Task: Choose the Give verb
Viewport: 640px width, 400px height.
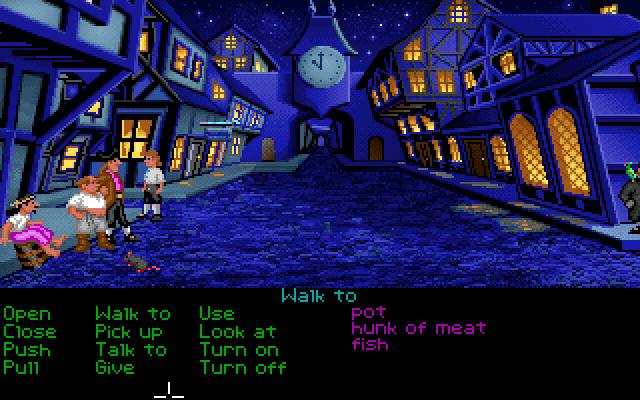Action: pos(115,367)
